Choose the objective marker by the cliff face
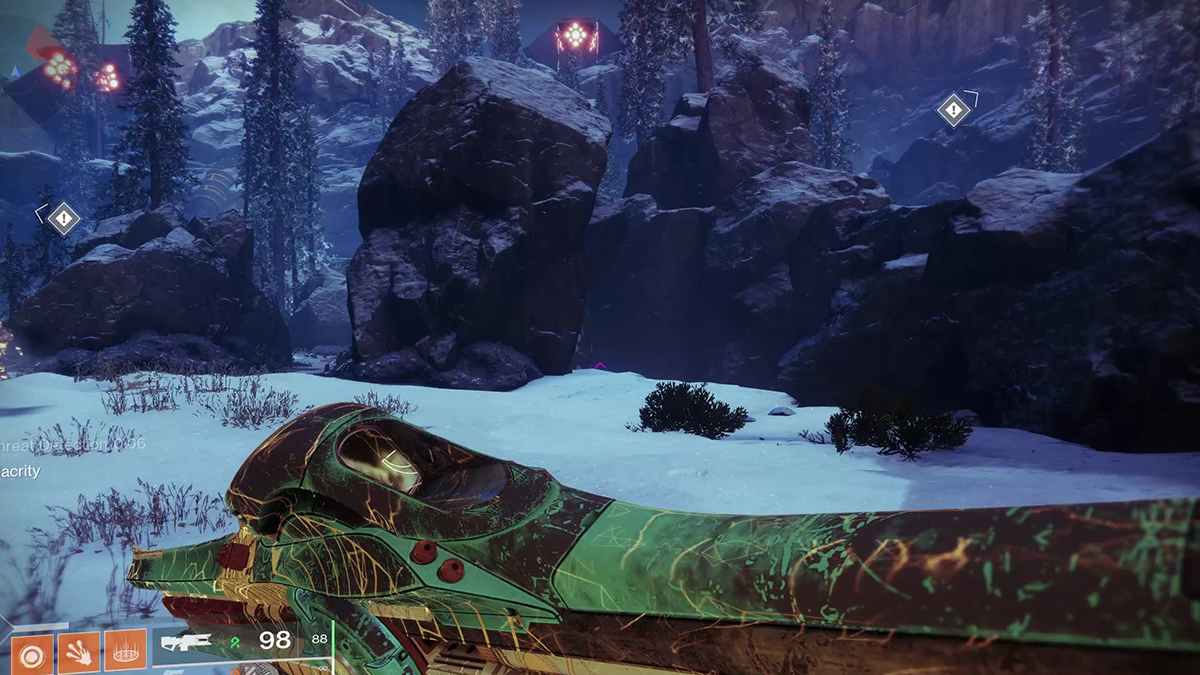Image resolution: width=1200 pixels, height=675 pixels. 954,109
